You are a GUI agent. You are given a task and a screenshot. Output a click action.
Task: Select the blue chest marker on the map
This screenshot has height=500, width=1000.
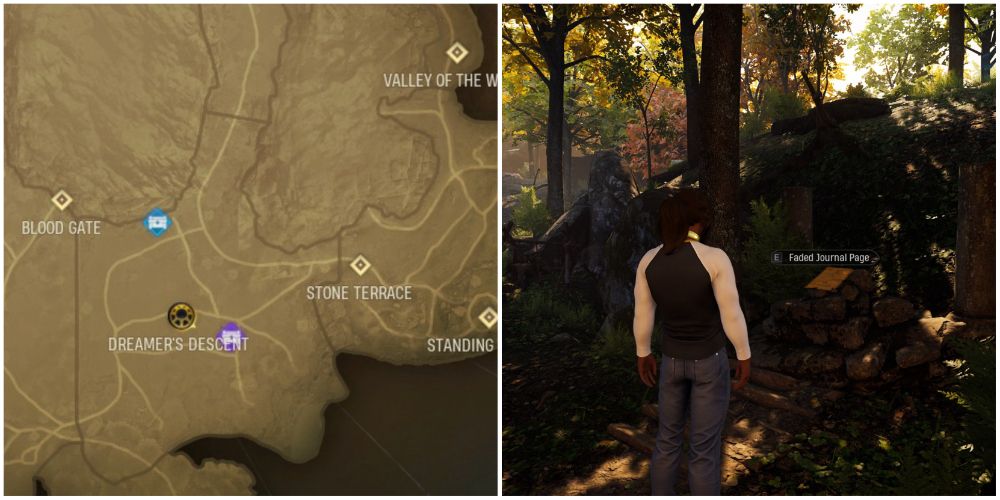[x=156, y=222]
